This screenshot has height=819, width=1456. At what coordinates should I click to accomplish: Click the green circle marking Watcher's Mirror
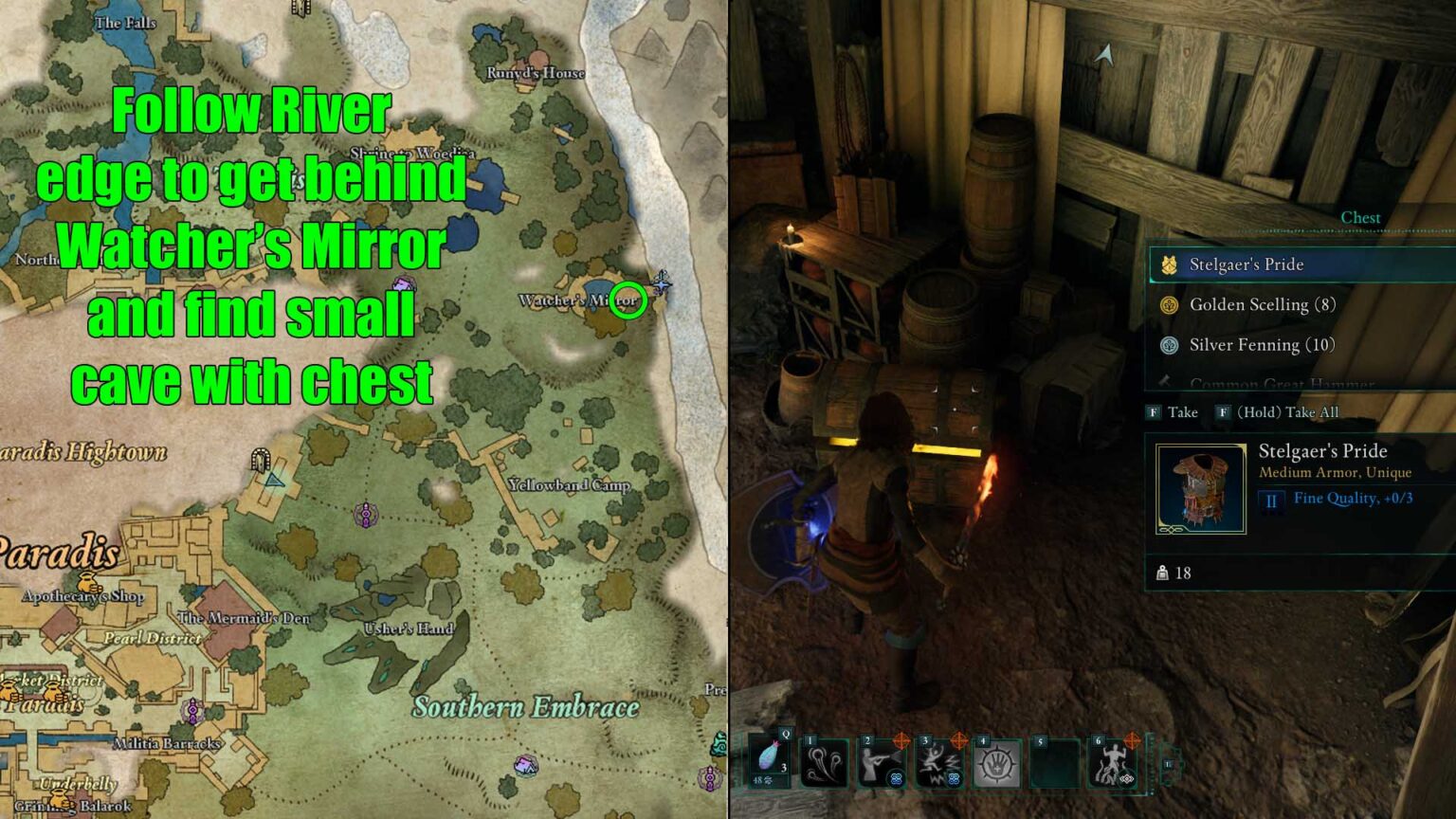click(628, 301)
